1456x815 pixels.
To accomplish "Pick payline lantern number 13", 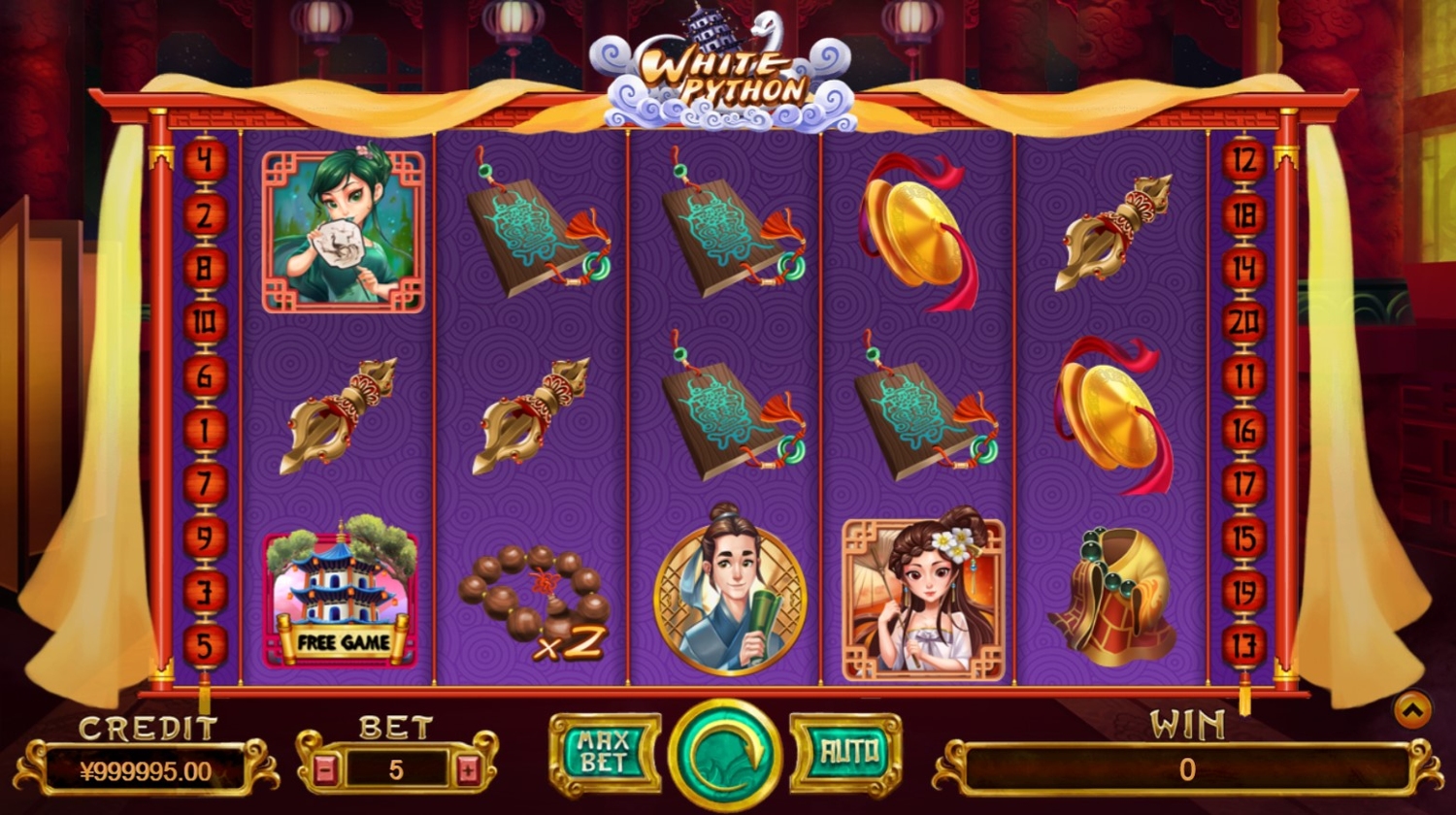I will point(1244,646).
